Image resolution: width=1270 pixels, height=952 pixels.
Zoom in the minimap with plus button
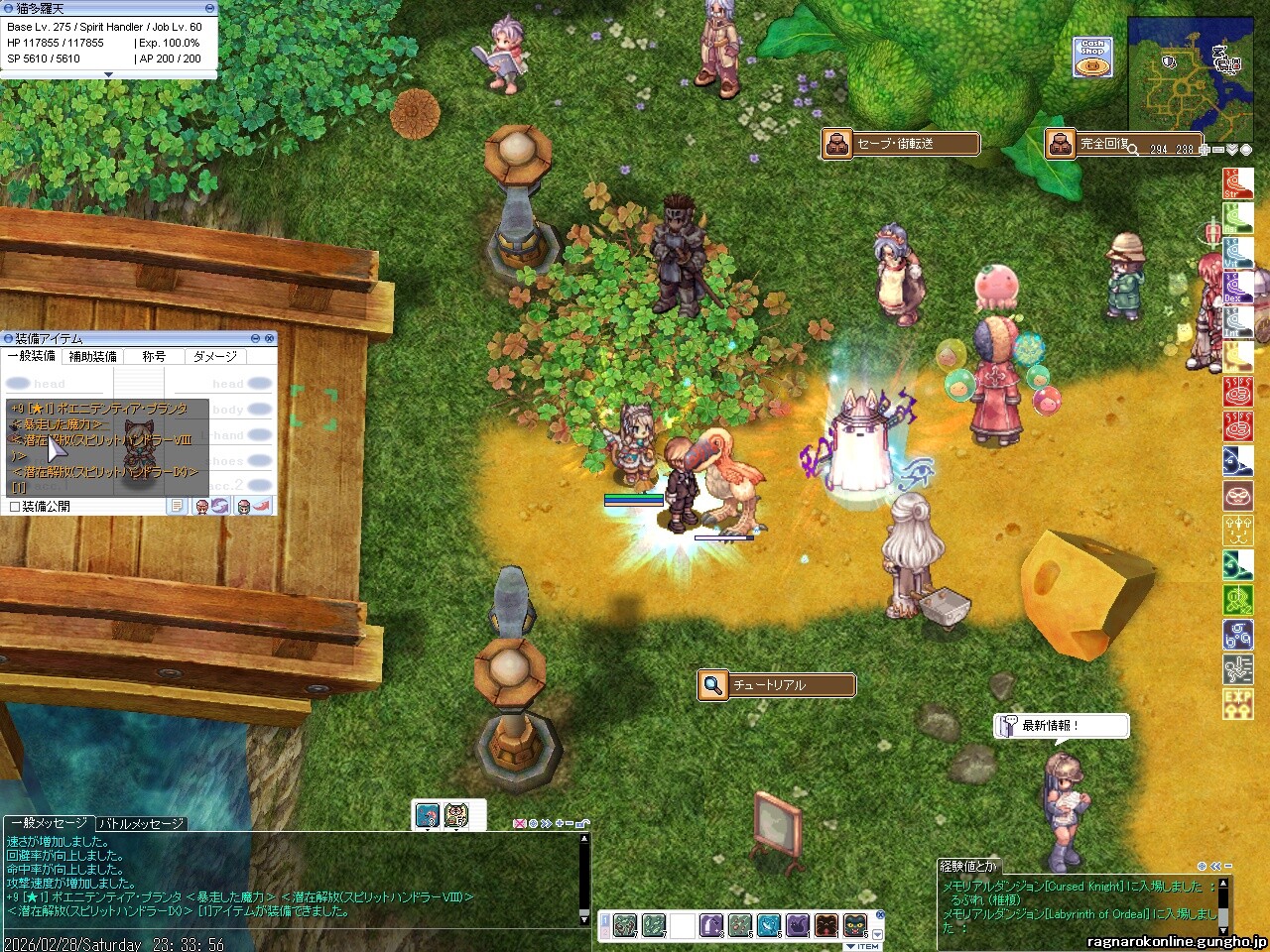coord(1204,150)
